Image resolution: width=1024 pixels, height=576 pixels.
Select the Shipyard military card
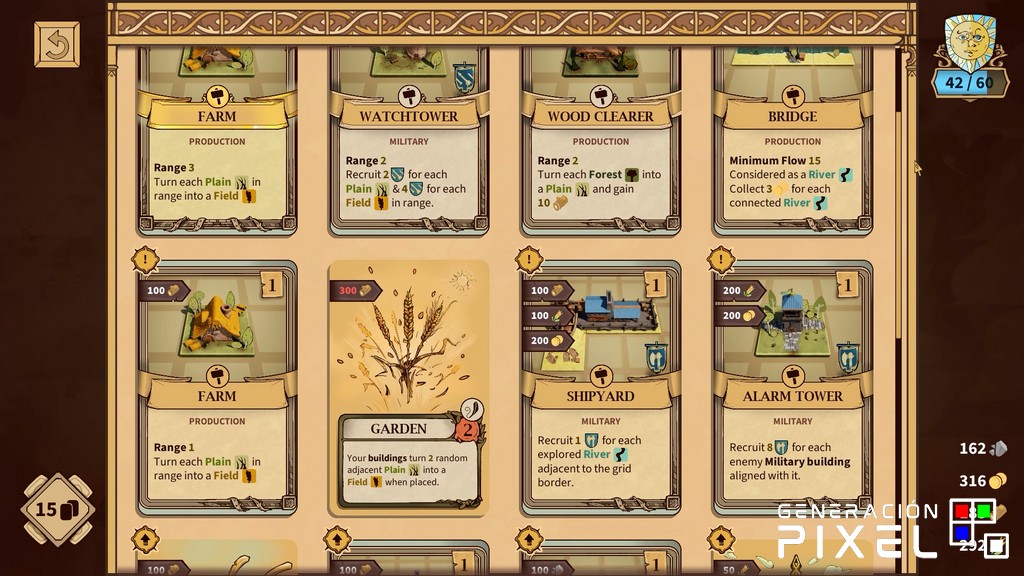600,390
